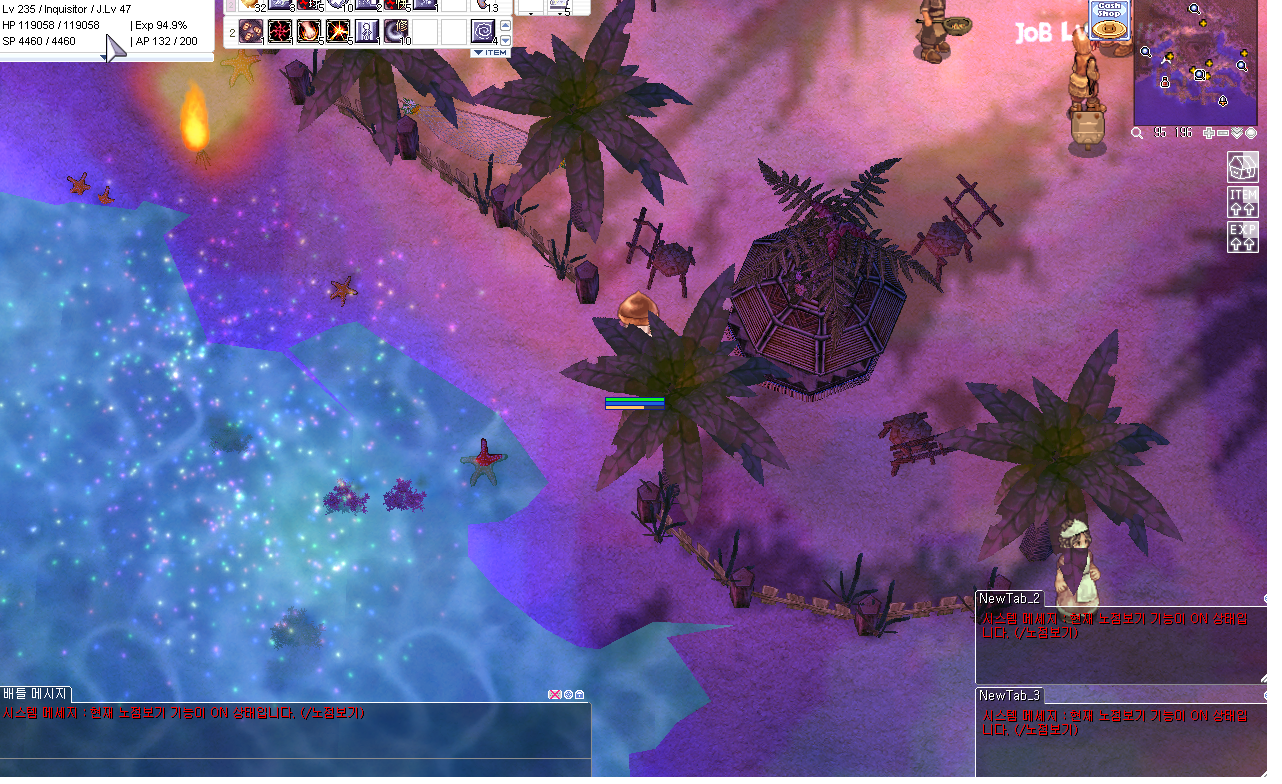This screenshot has width=1282, height=784.
Task: Select the NewTab_2 chat tab
Action: coord(1010,599)
